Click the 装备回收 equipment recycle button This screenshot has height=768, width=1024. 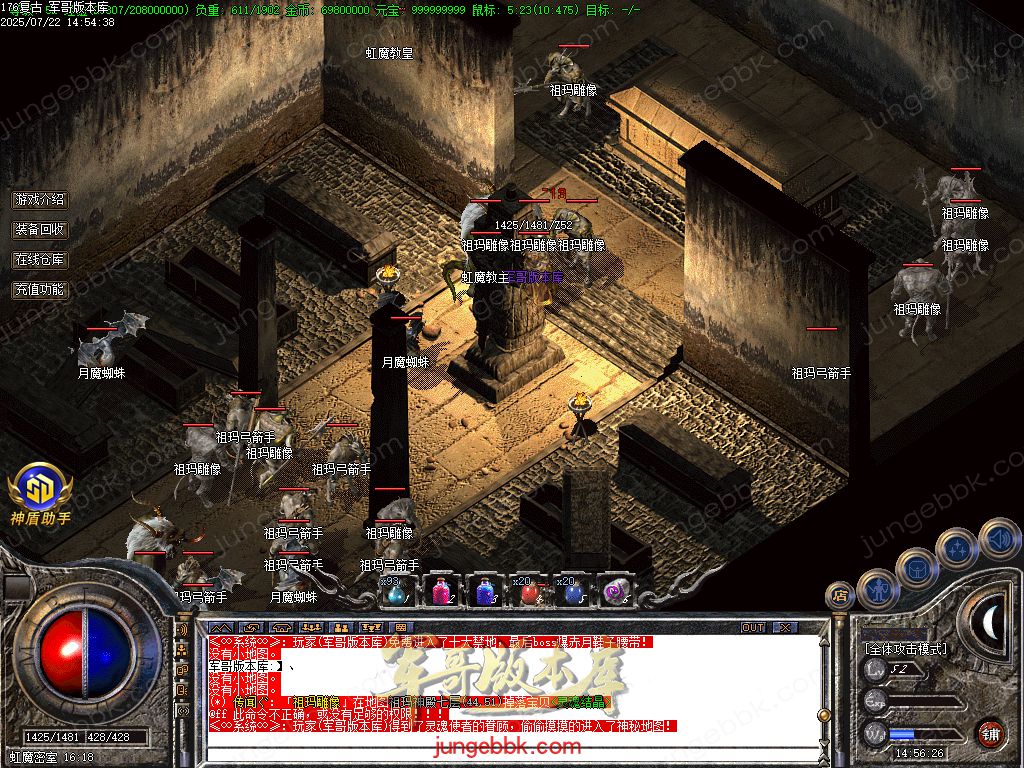pyautogui.click(x=40, y=229)
